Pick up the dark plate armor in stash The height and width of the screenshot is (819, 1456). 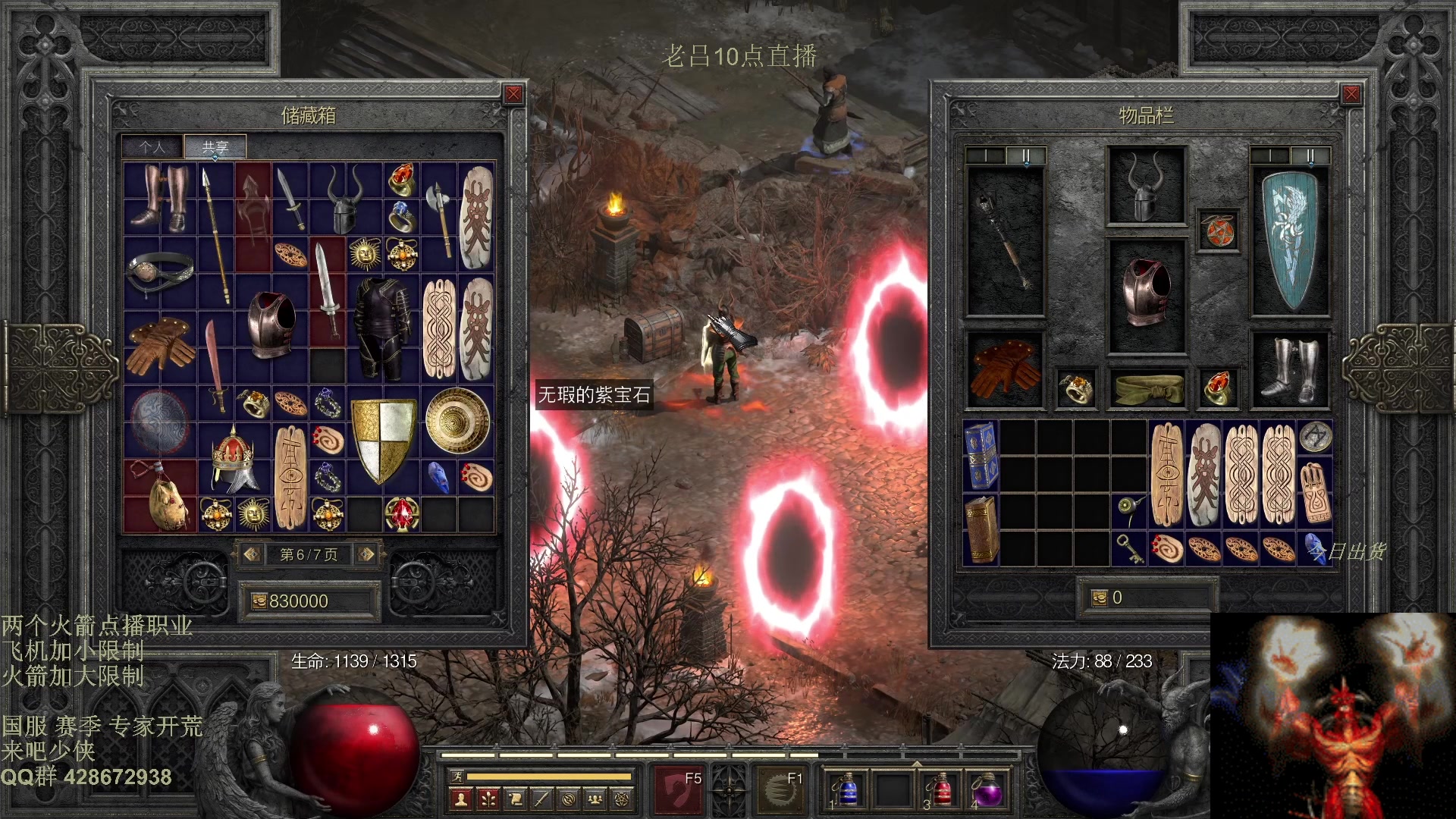(384, 328)
